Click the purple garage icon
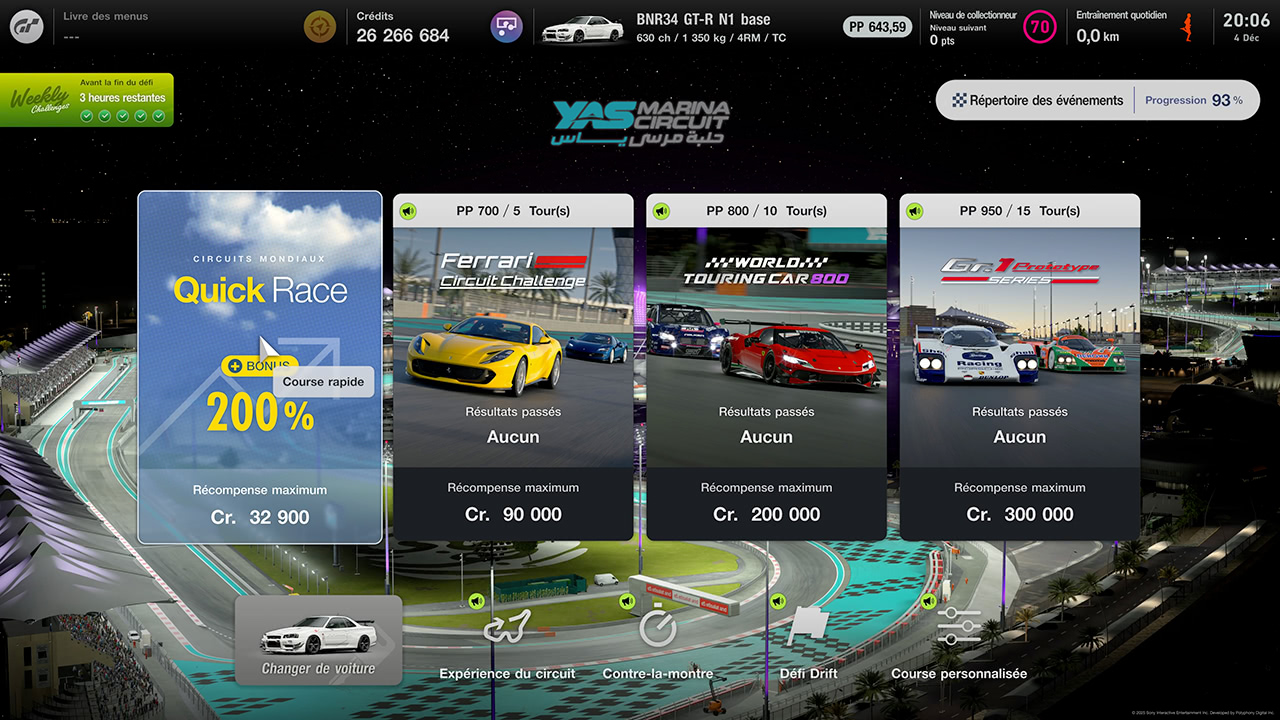Viewport: 1280px width, 720px height. point(506,27)
